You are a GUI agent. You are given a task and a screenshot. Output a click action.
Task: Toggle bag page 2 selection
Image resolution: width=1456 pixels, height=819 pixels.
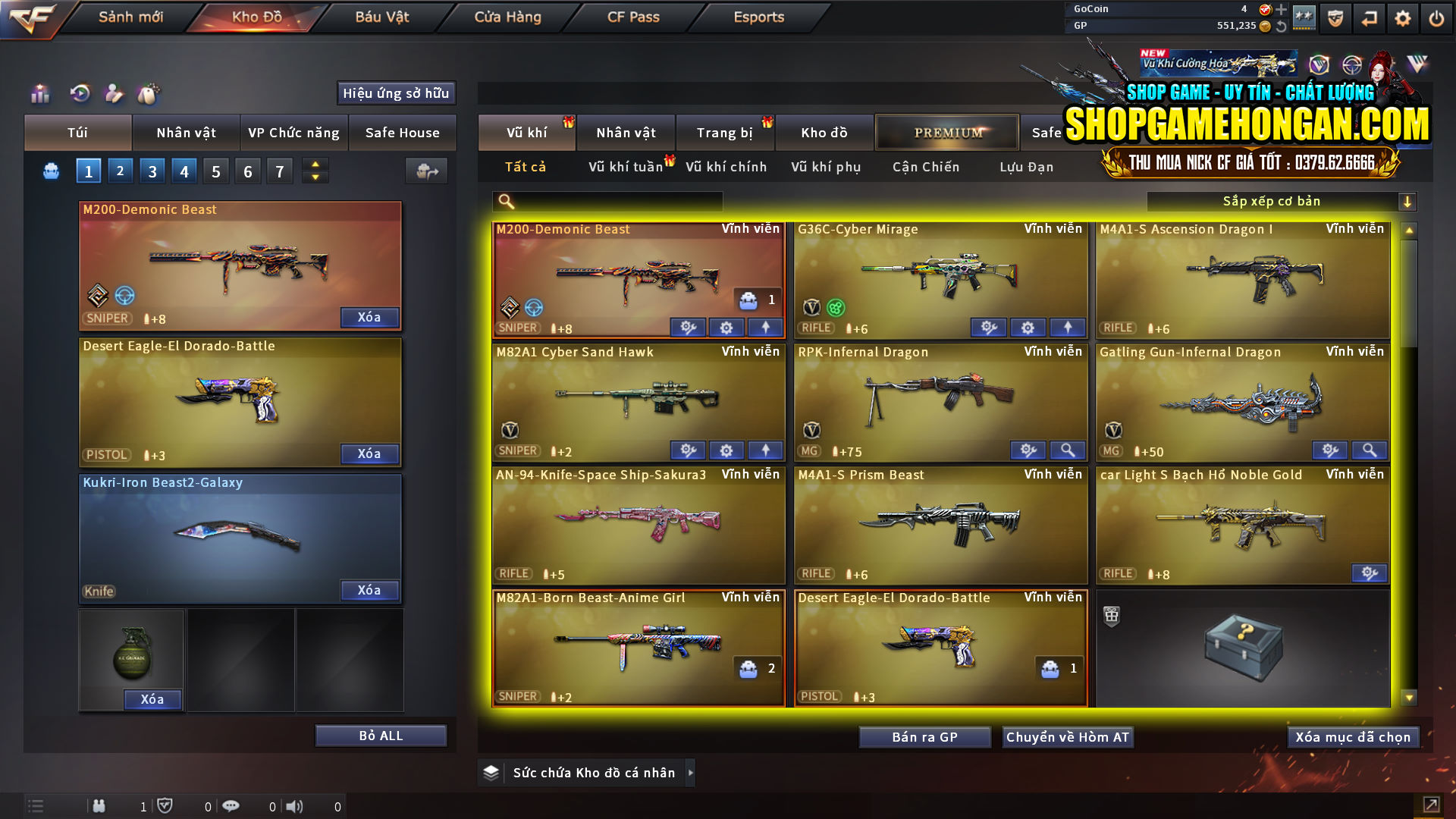[x=120, y=171]
